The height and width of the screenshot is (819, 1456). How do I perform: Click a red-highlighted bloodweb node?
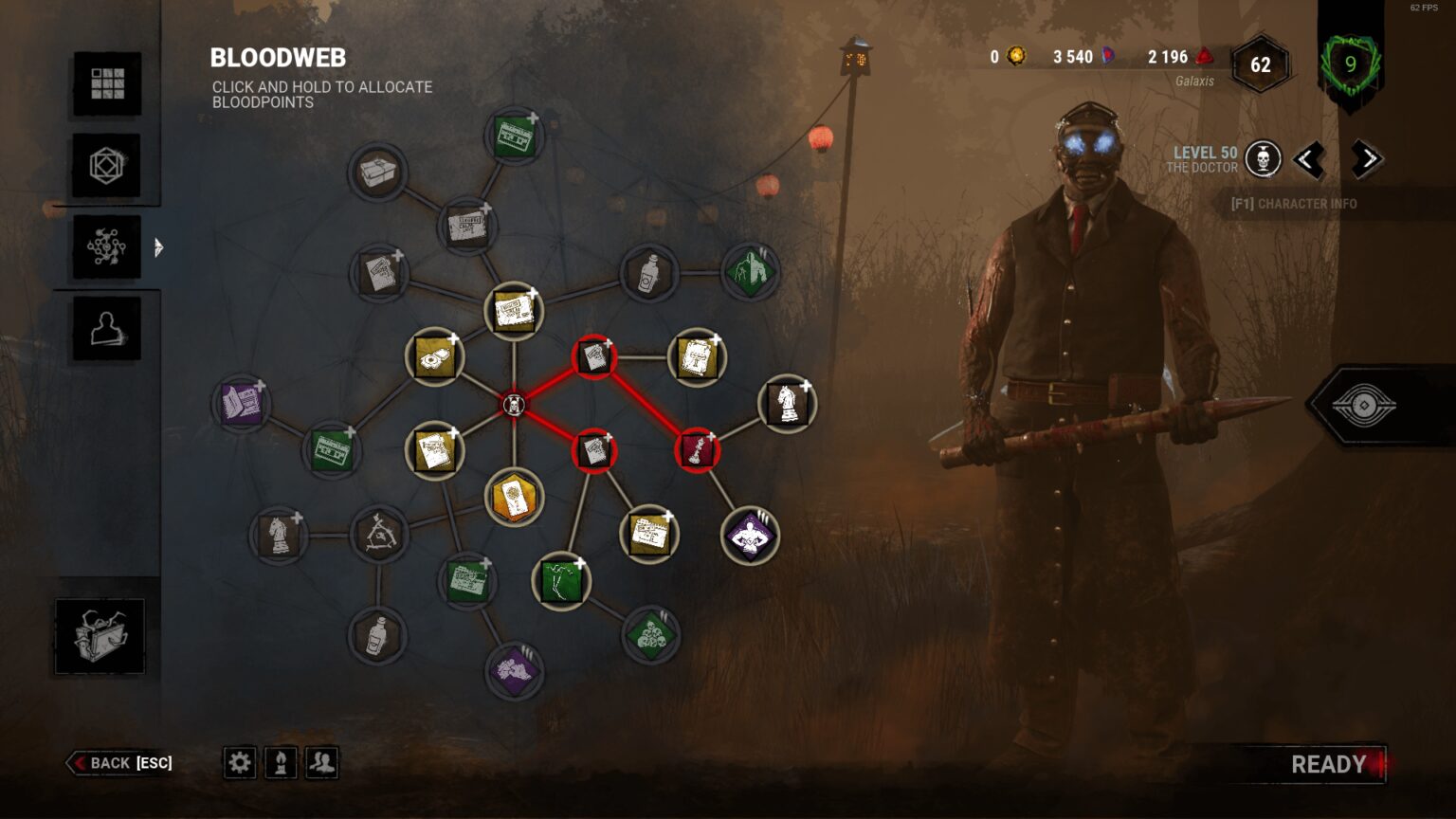coord(594,357)
